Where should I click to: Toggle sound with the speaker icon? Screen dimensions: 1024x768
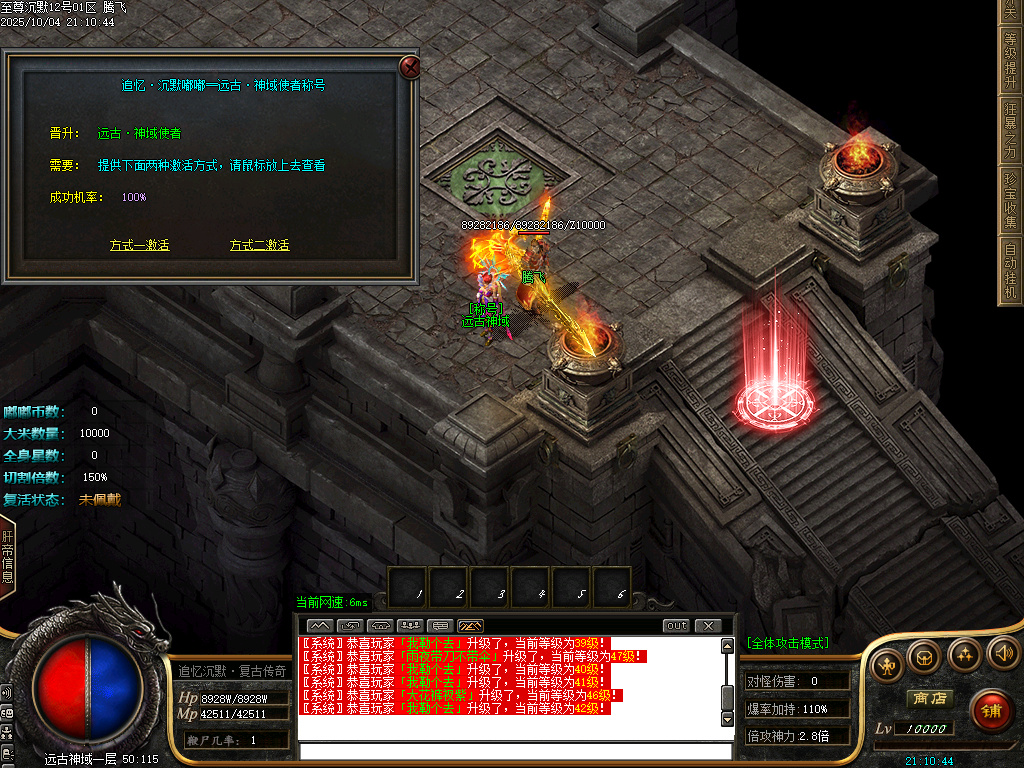[1002, 654]
